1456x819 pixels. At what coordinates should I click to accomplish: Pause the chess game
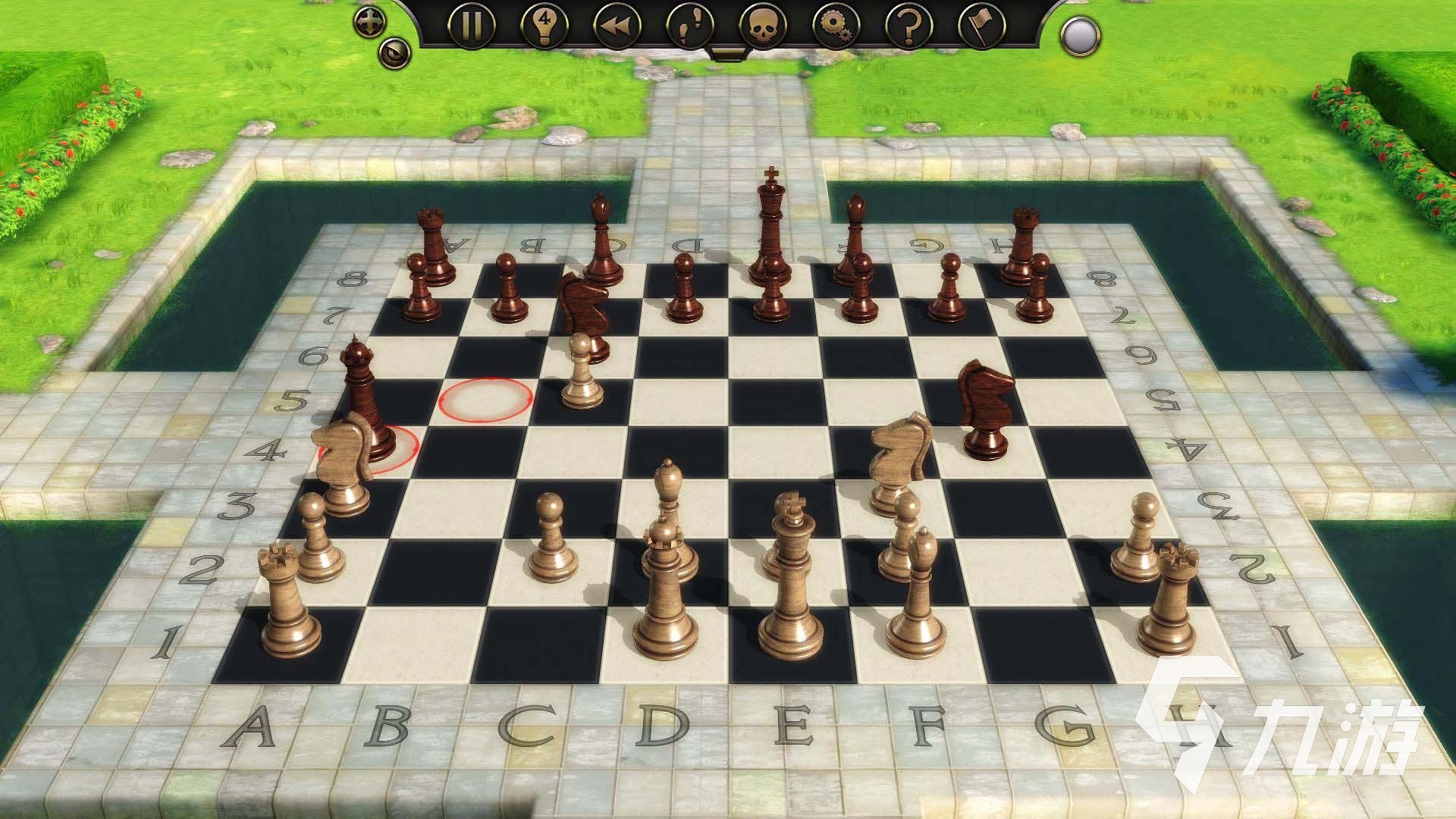click(x=471, y=24)
